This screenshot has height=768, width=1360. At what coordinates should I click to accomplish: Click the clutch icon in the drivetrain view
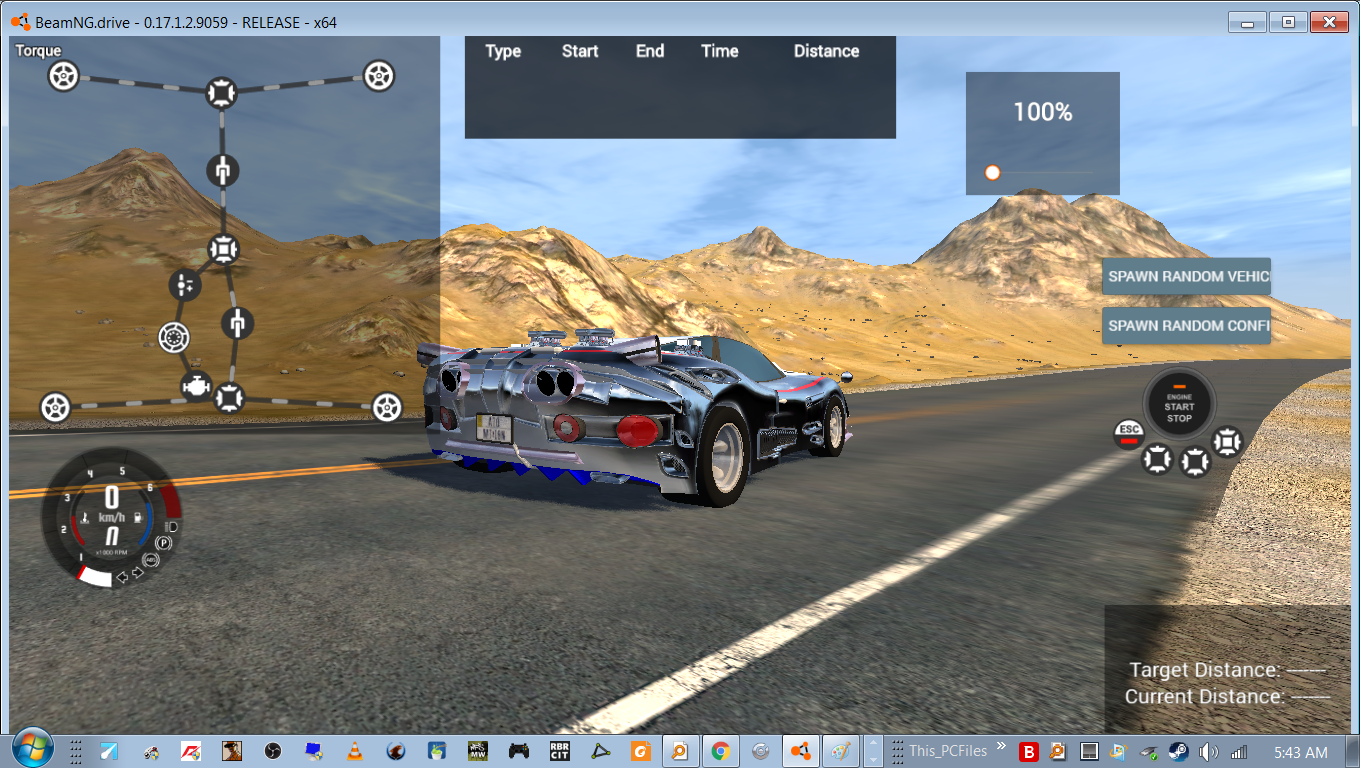173,337
